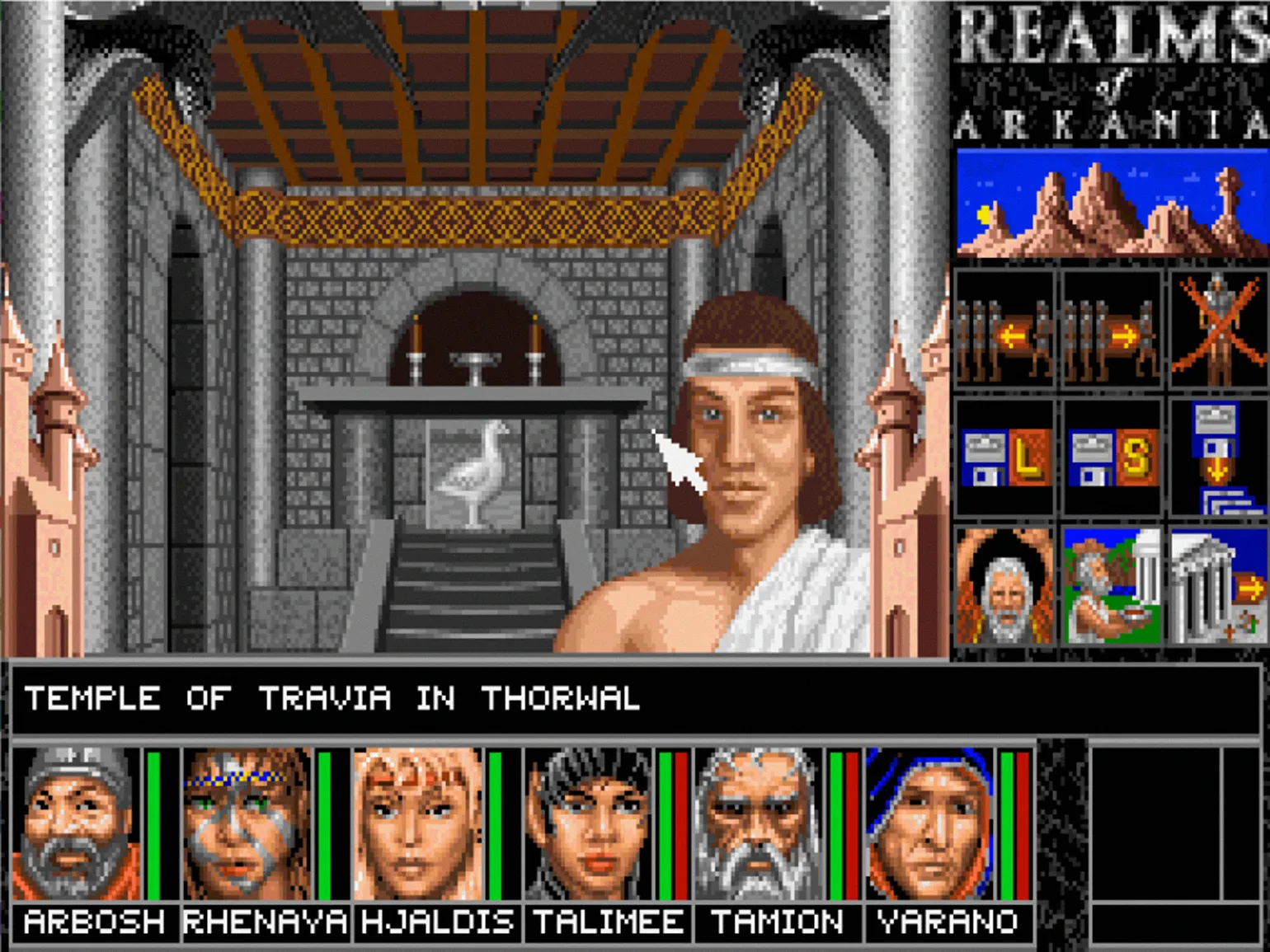Click the disk with down arrow icon
The image size is (1270, 952).
[1218, 458]
